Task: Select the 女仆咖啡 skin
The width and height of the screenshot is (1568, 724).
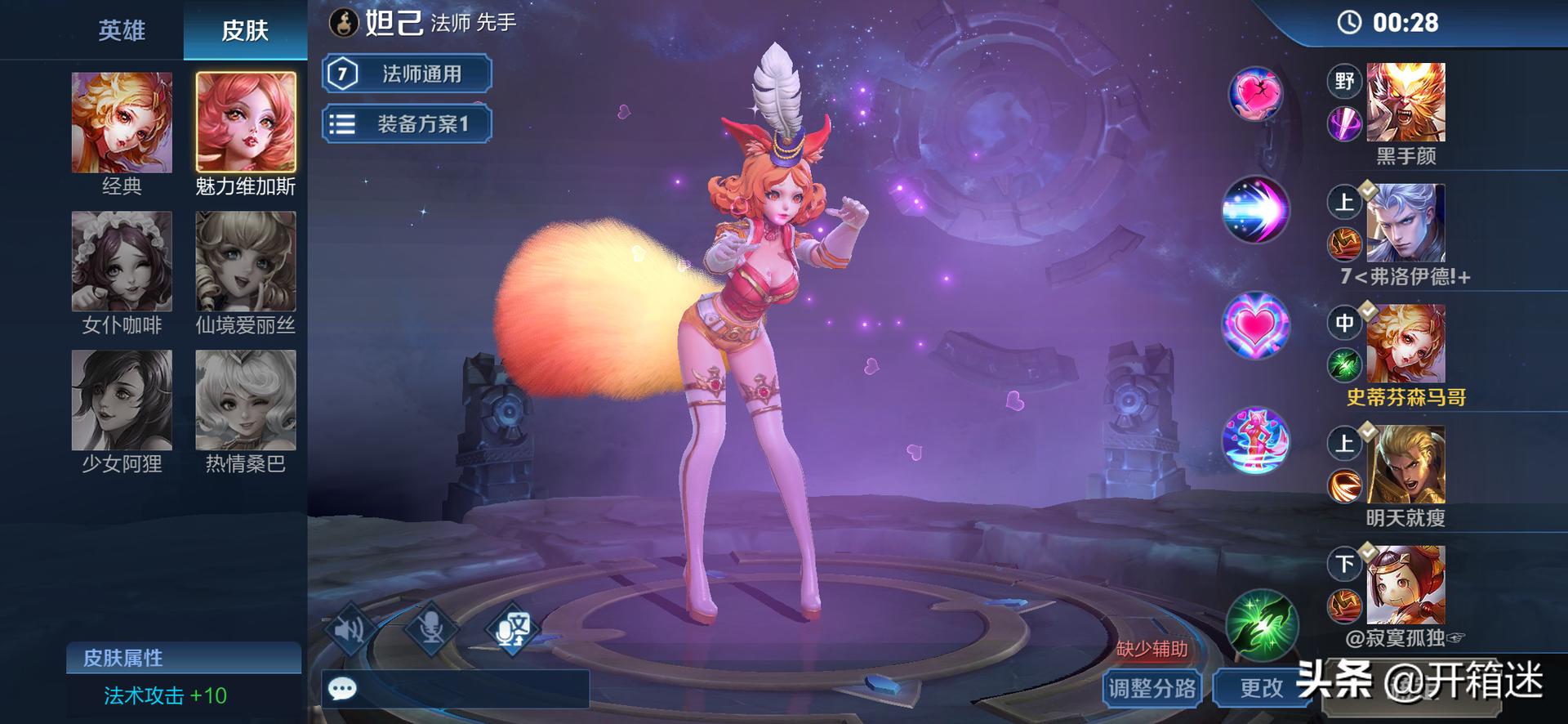Action: pos(122,261)
